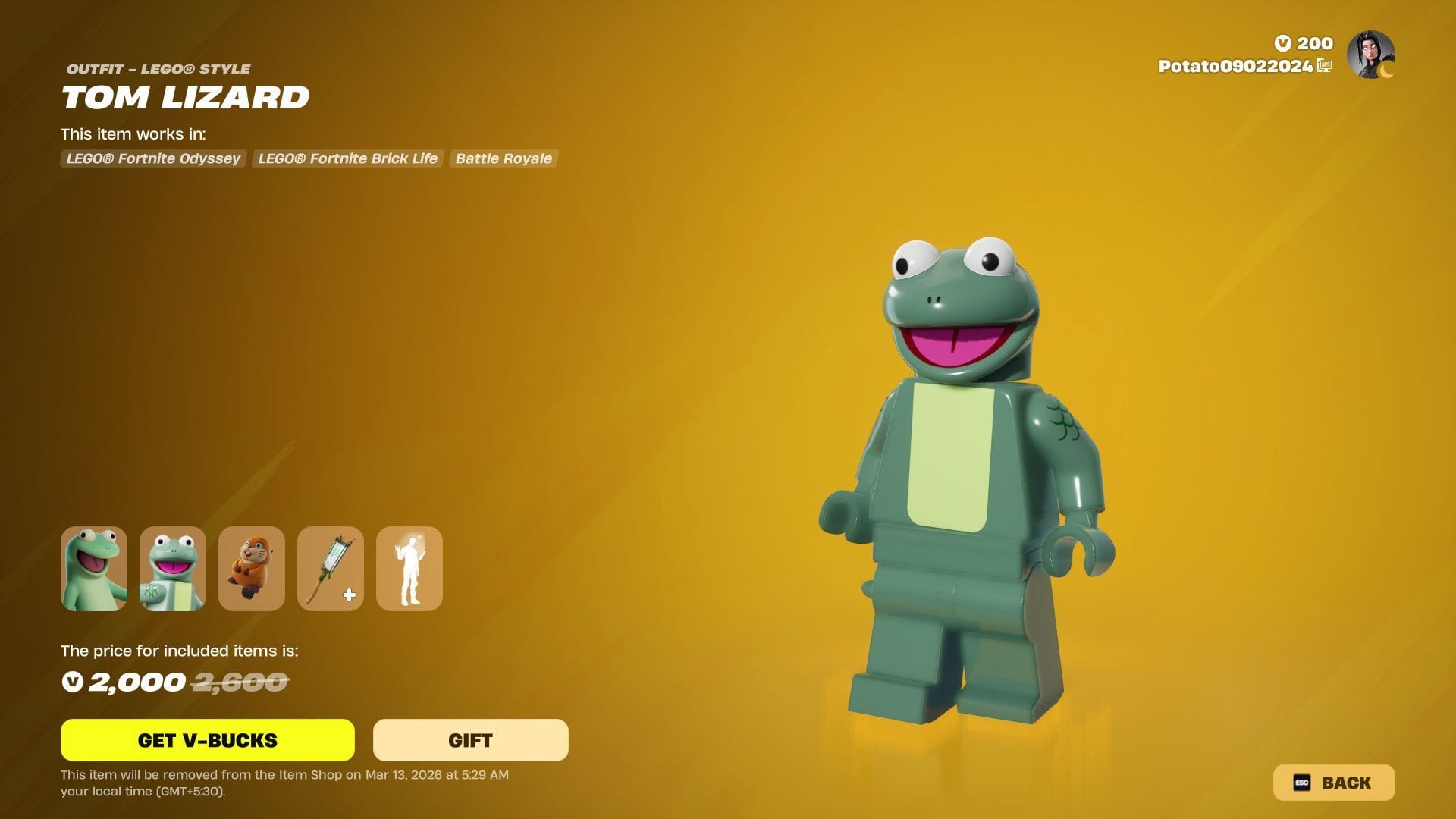Image resolution: width=1456 pixels, height=819 pixels.
Task: Click the OUTFIT - LEGO STYLE header label
Action: point(155,68)
